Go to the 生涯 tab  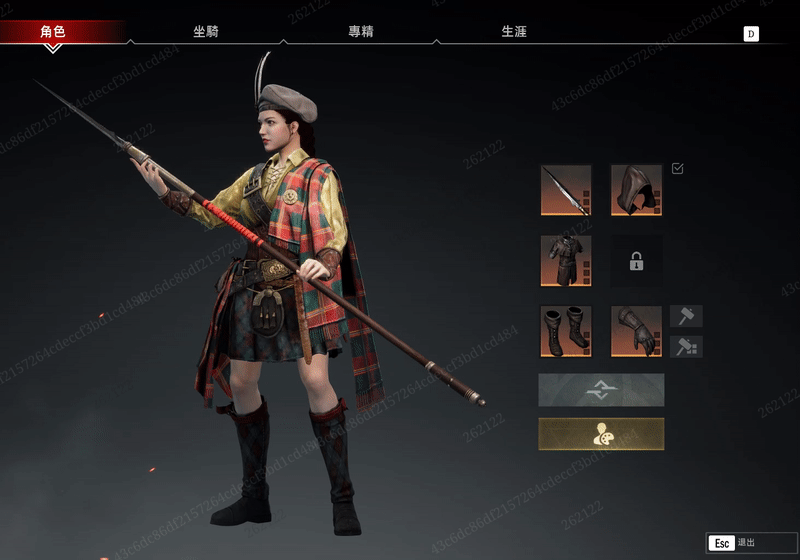(x=514, y=32)
